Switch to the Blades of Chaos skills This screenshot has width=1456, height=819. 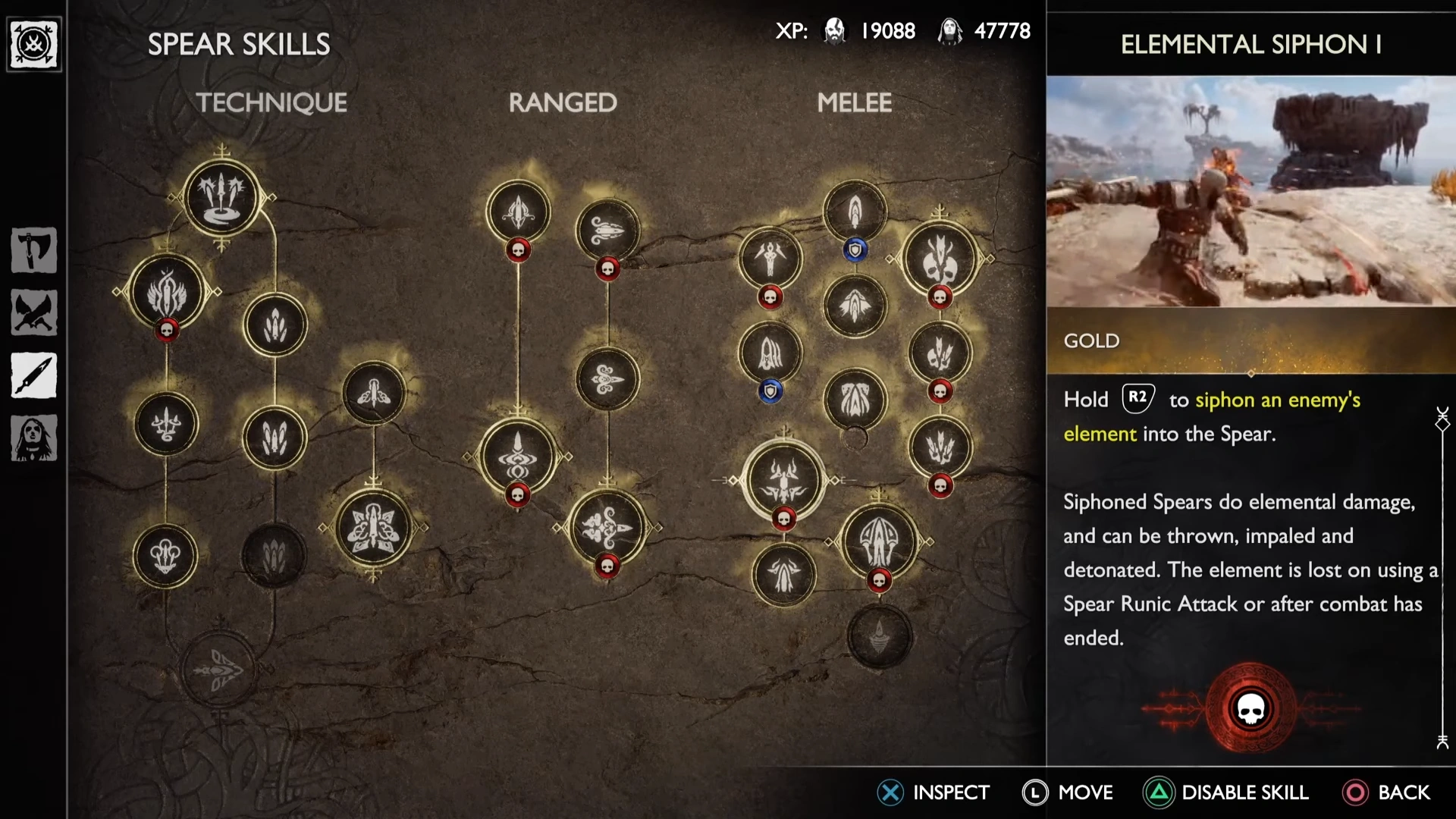click(34, 312)
